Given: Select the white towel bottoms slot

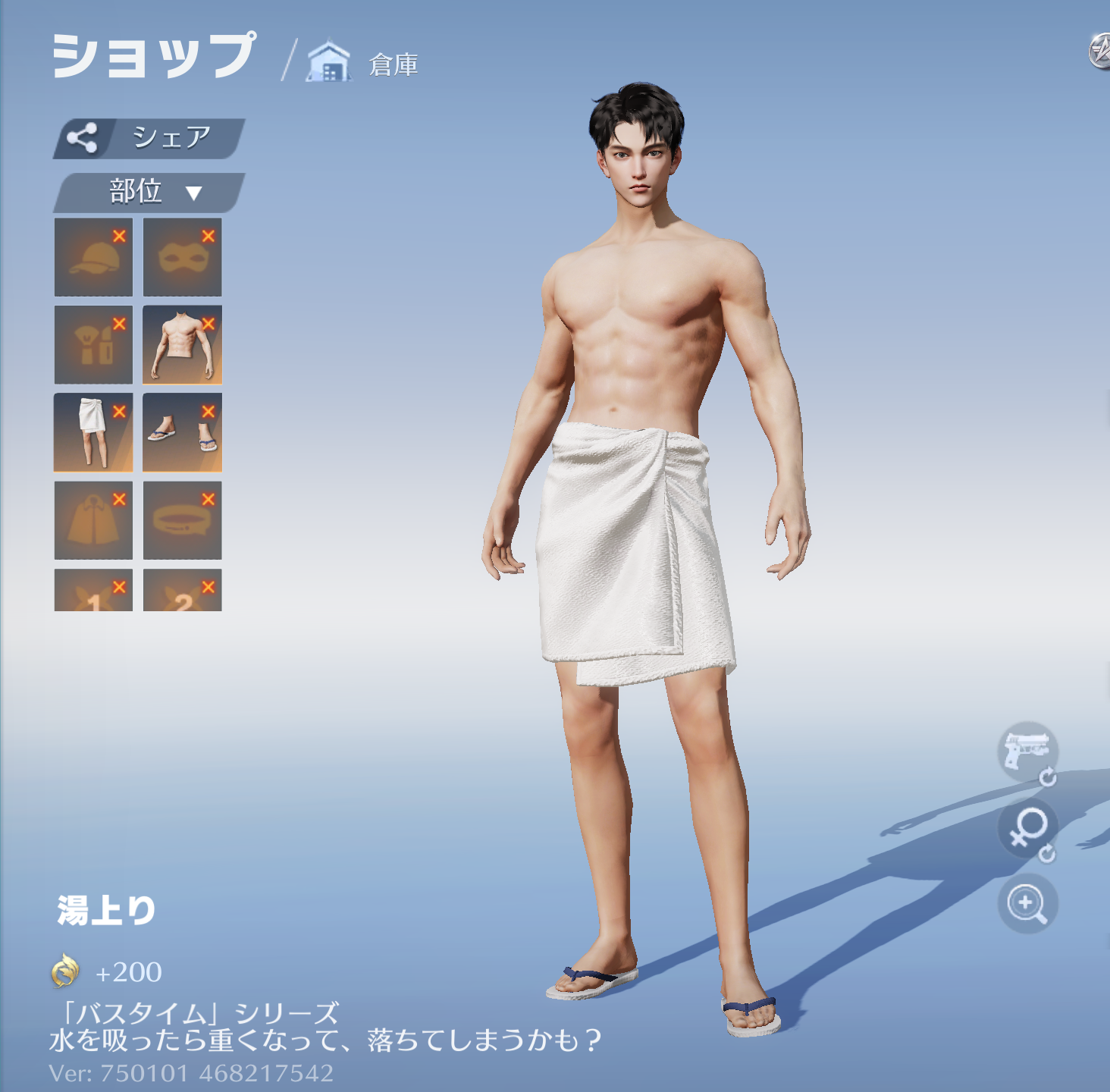Looking at the screenshot, I should [x=92, y=433].
